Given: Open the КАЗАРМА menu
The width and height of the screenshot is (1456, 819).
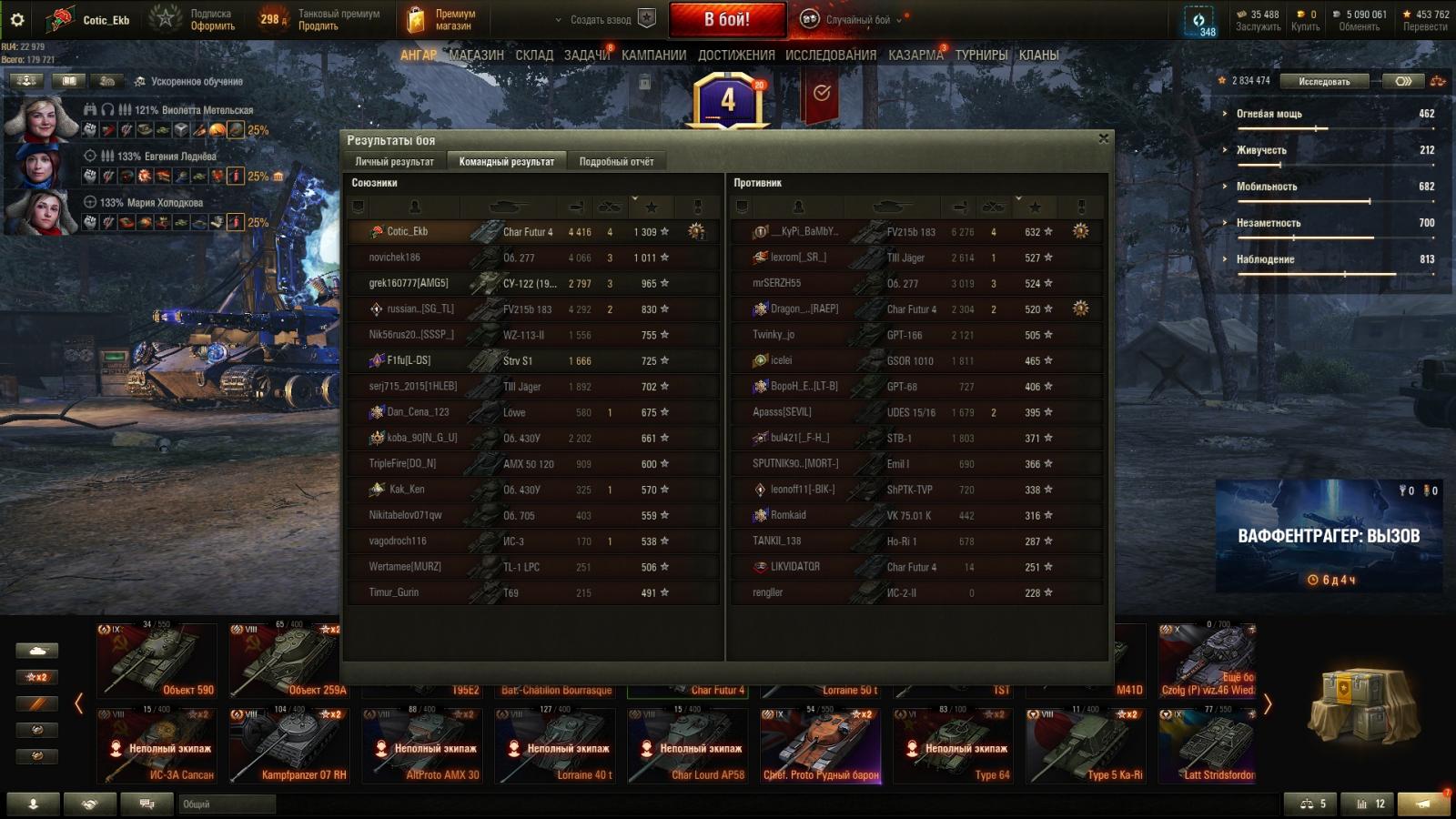Looking at the screenshot, I should [915, 56].
